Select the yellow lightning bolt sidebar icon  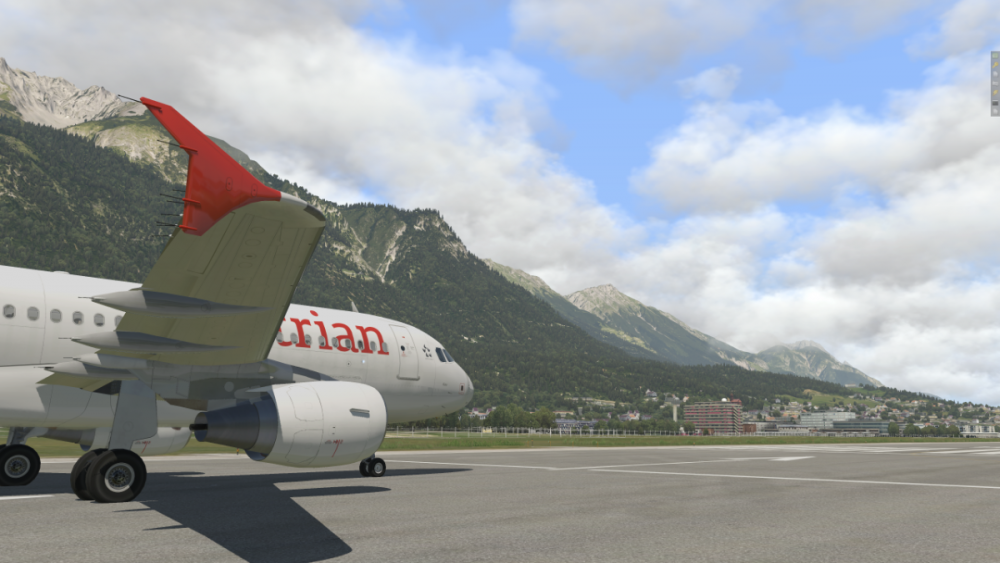995,92
